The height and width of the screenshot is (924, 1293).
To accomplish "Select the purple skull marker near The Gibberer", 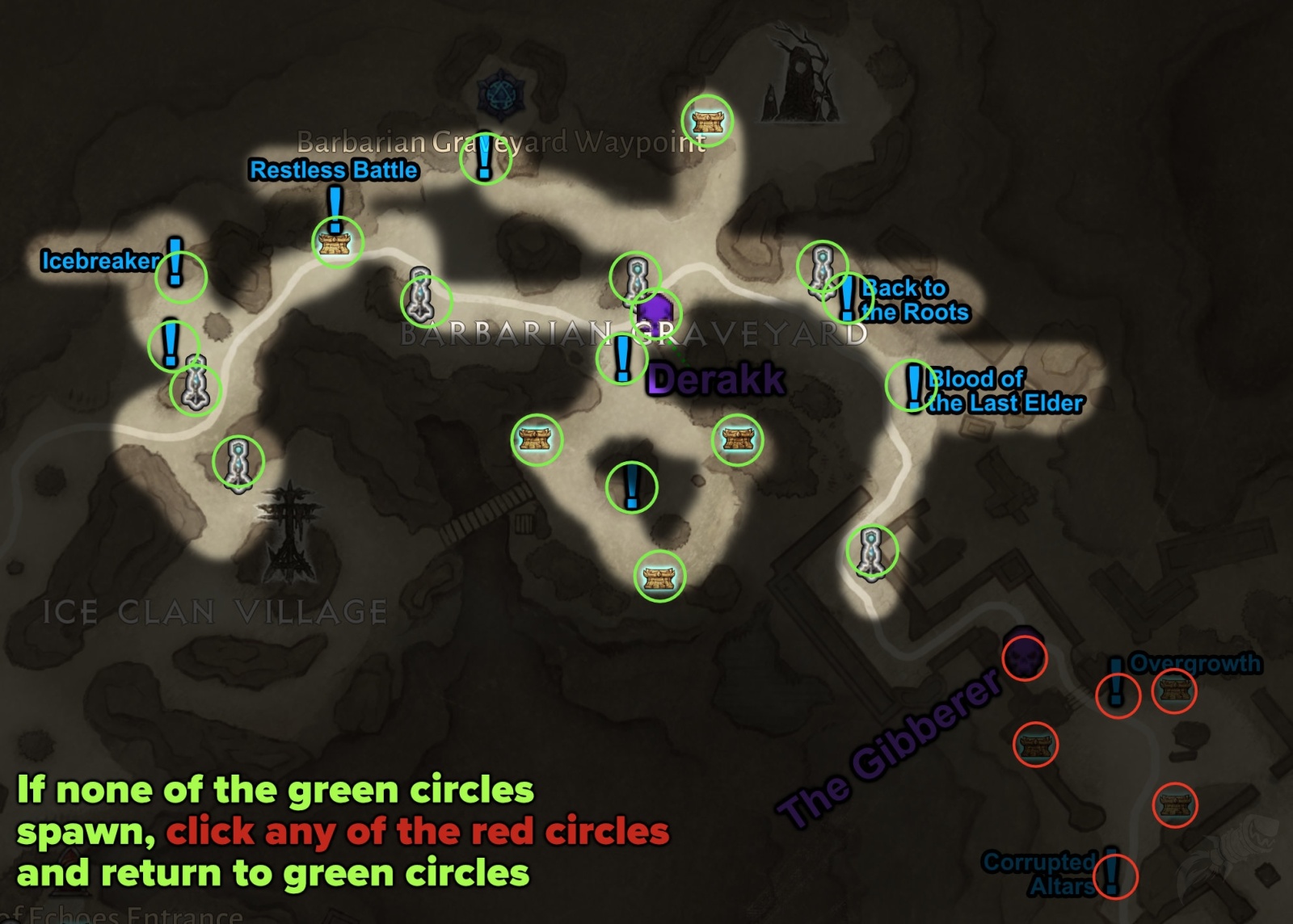I will 1023,659.
